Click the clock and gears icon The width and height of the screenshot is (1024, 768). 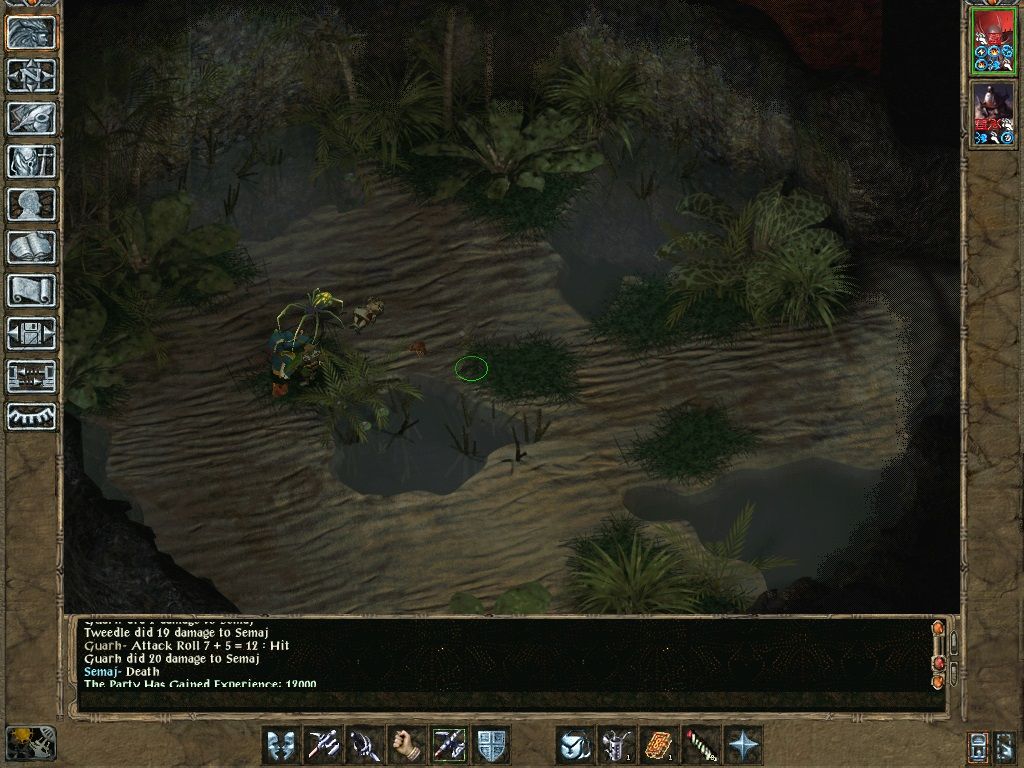[31, 743]
